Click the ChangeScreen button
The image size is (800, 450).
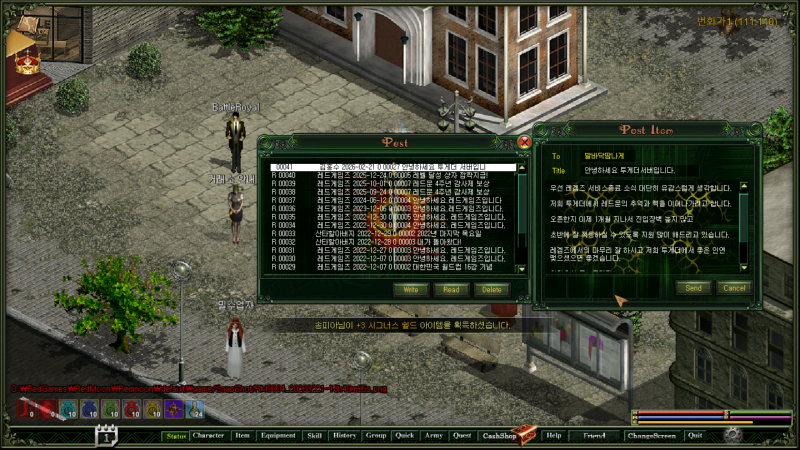(x=651, y=436)
